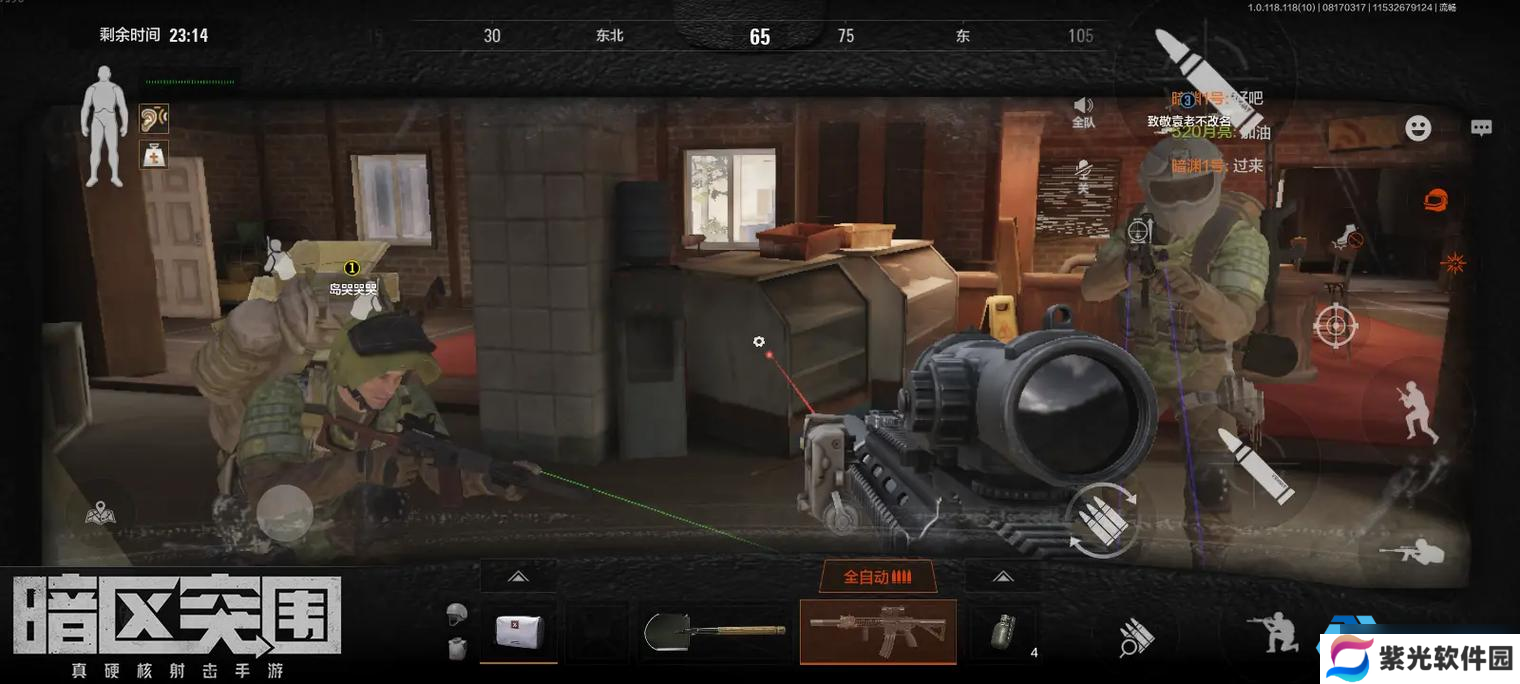Equip the shovel melee weapon
Screen dimensions: 1520x684
(x=714, y=632)
